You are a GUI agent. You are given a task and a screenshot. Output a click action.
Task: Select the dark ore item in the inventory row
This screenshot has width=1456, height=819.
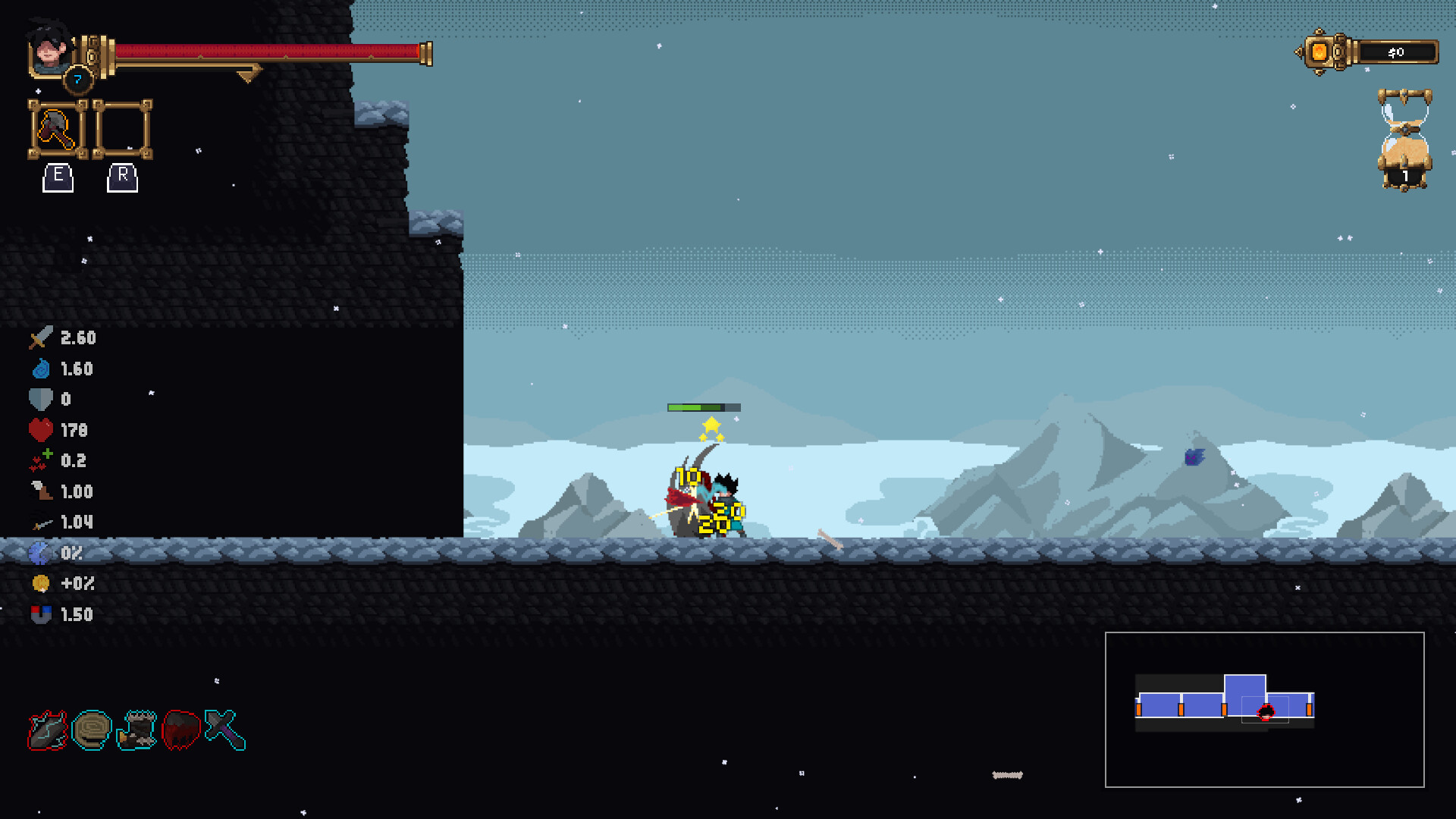(47, 731)
